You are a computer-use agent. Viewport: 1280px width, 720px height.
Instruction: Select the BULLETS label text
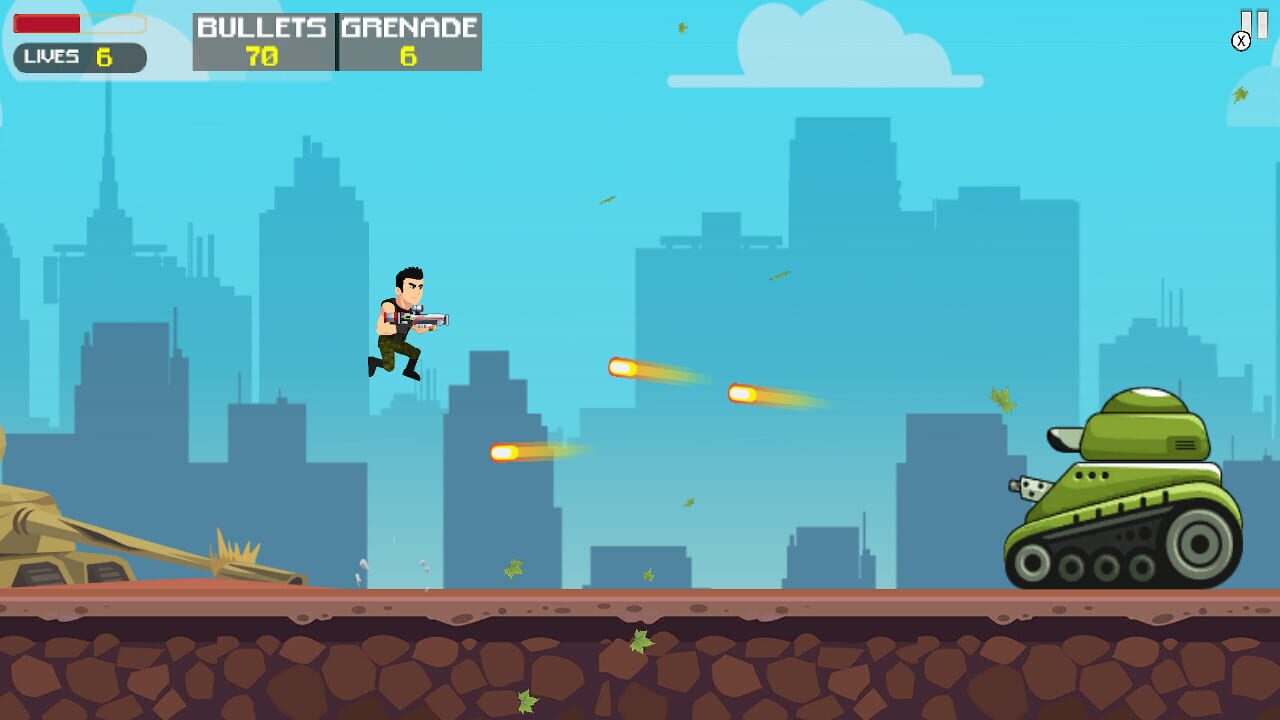(262, 27)
